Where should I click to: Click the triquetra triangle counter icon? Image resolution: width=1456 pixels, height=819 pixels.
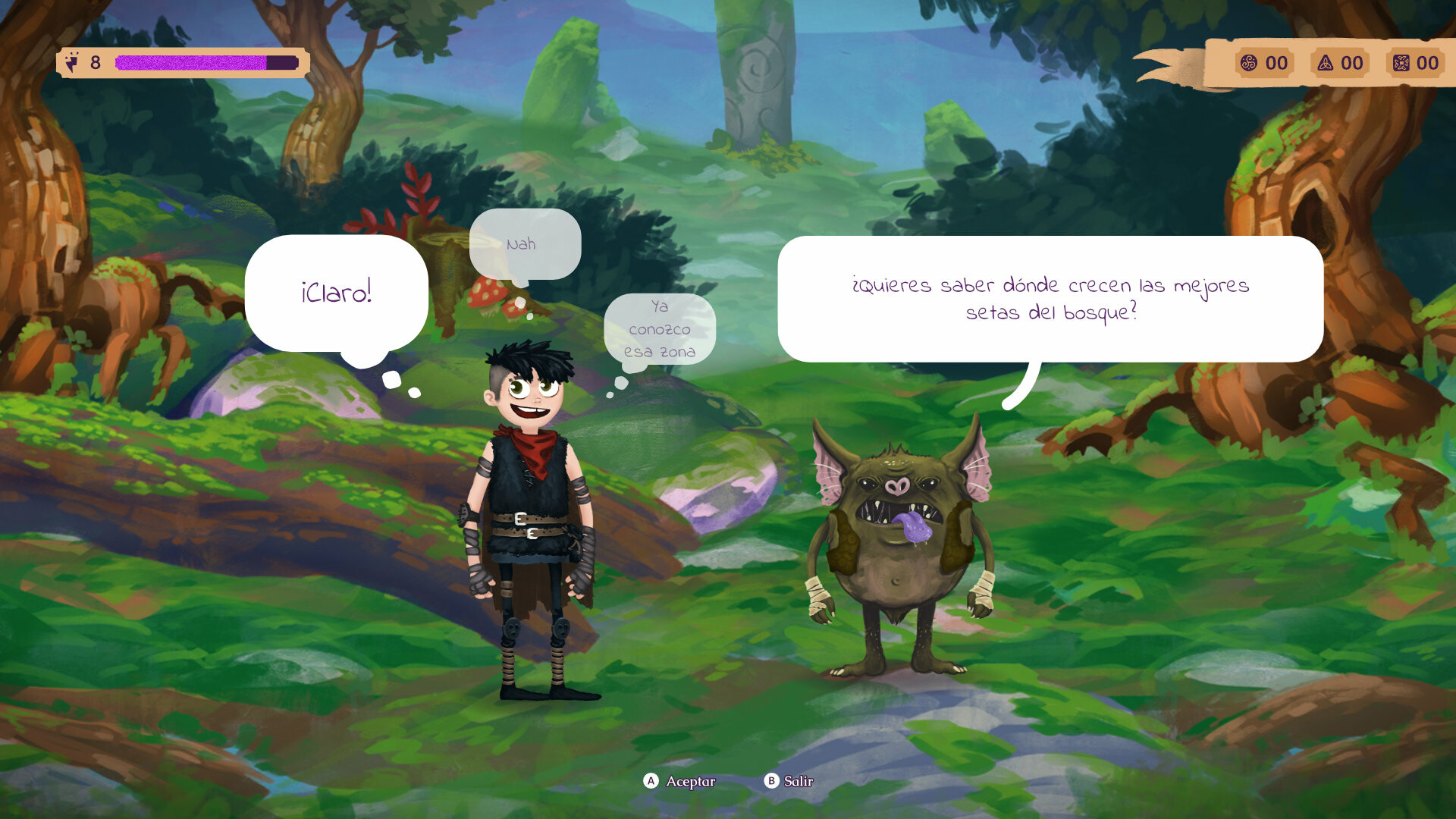pyautogui.click(x=1325, y=64)
